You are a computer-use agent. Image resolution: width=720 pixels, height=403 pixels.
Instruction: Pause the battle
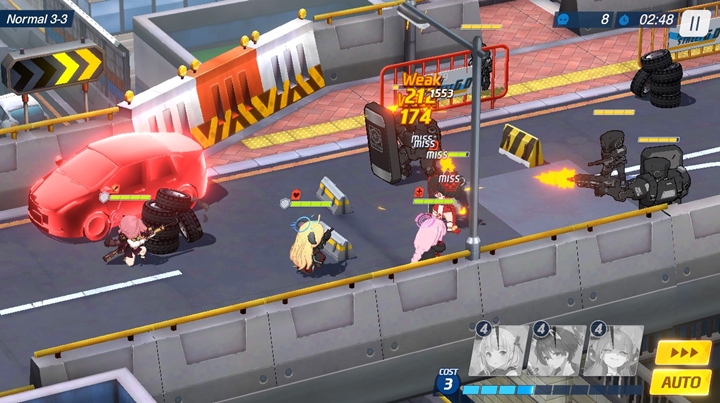pos(695,20)
